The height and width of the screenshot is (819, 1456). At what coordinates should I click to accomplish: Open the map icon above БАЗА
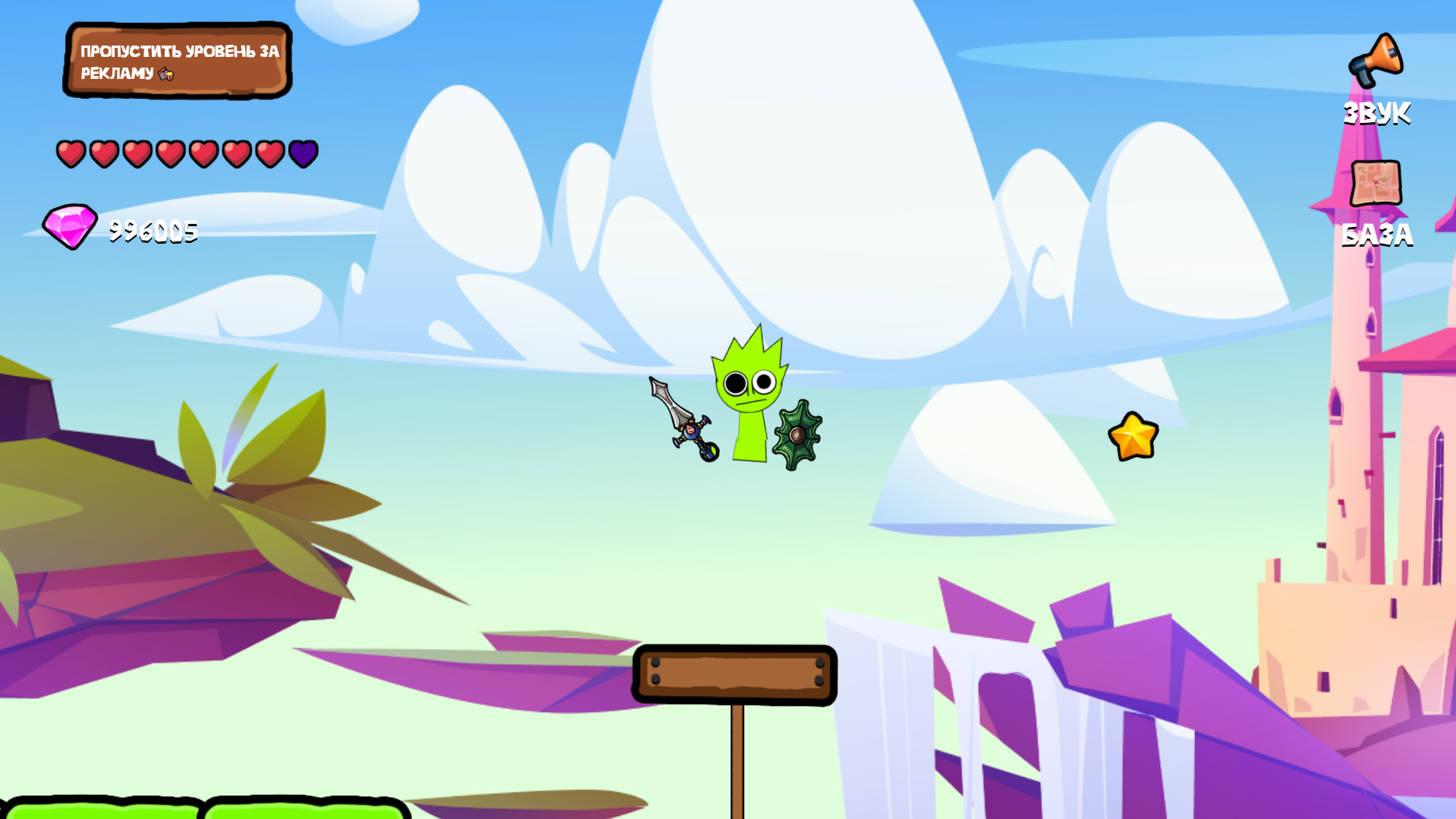coord(1378,183)
